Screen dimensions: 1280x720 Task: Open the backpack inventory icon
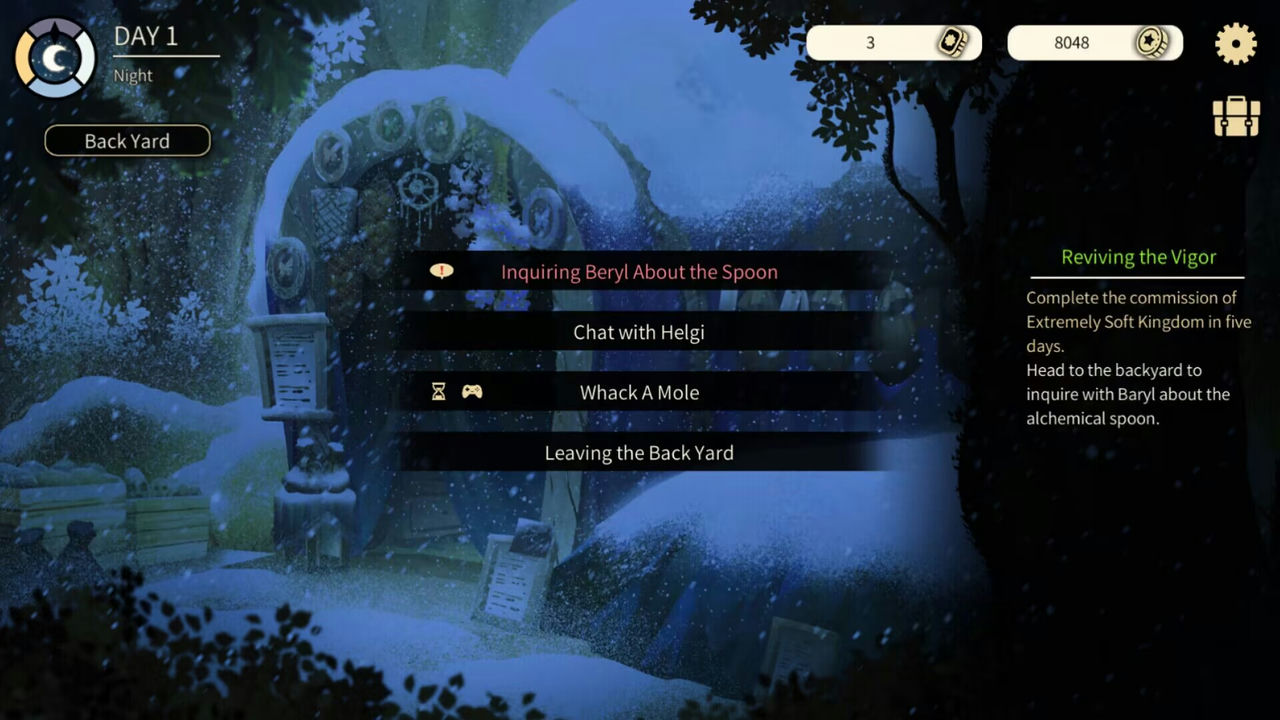pyautogui.click(x=1236, y=116)
